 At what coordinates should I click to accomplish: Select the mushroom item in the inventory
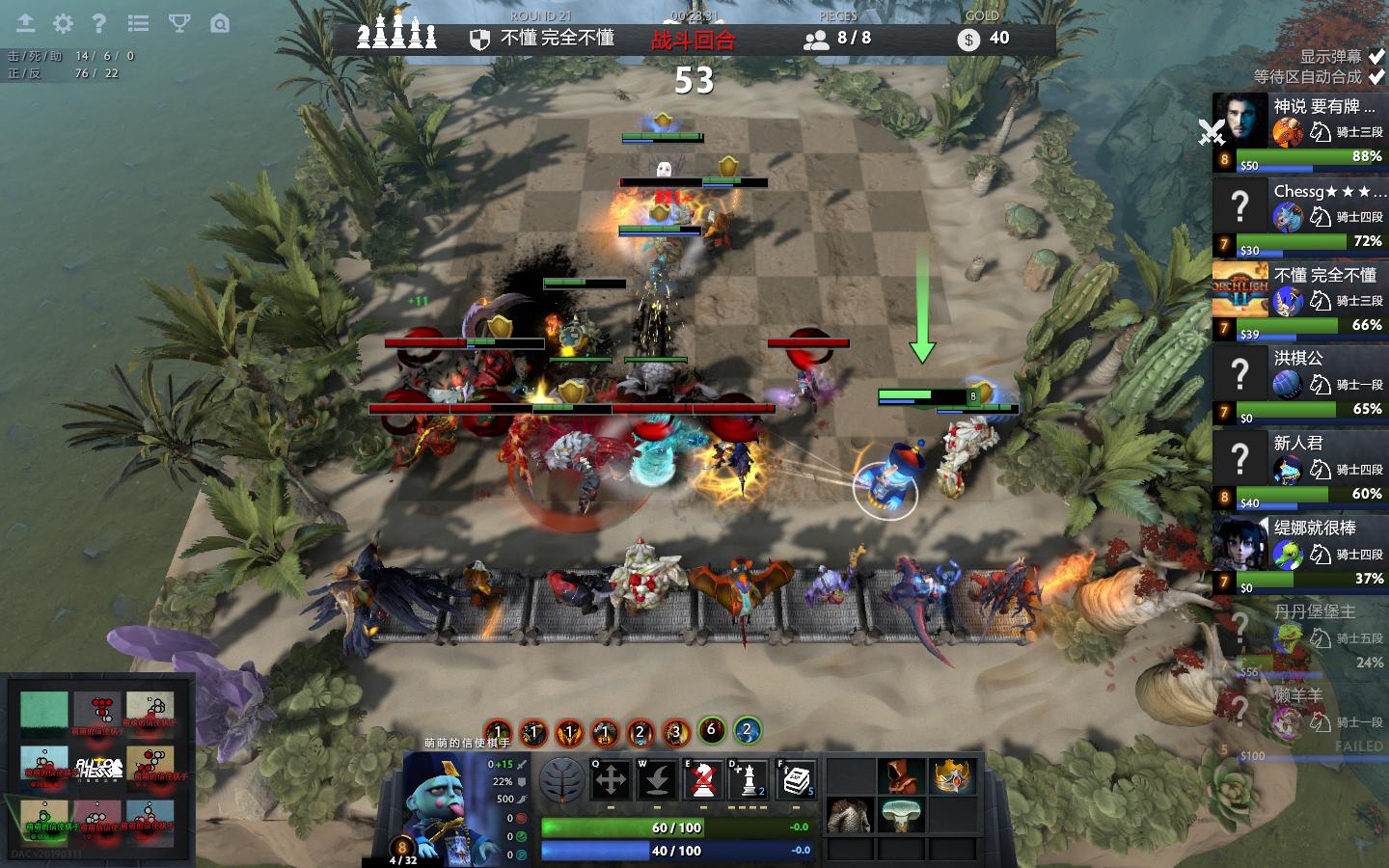tap(900, 815)
